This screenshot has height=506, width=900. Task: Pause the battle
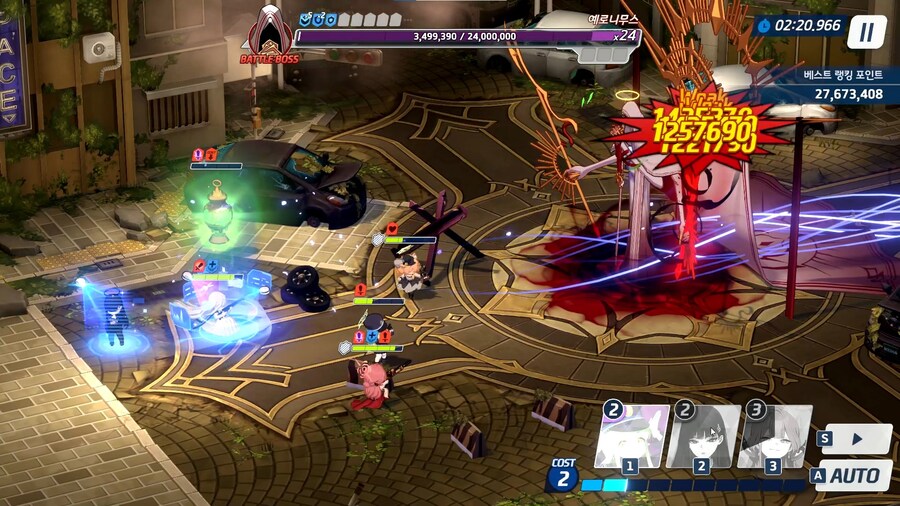866,32
